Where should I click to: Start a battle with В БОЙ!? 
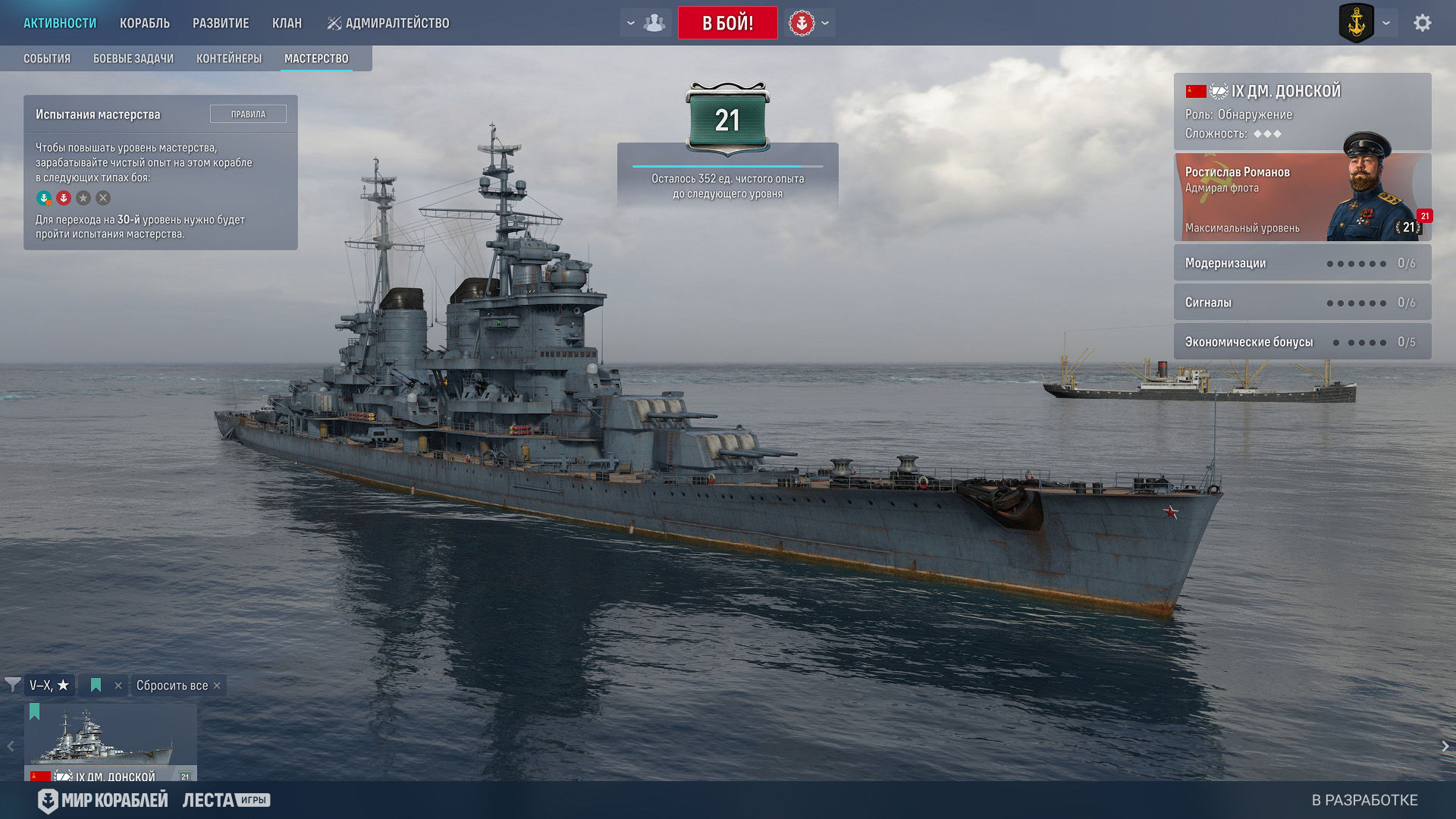[x=727, y=23]
